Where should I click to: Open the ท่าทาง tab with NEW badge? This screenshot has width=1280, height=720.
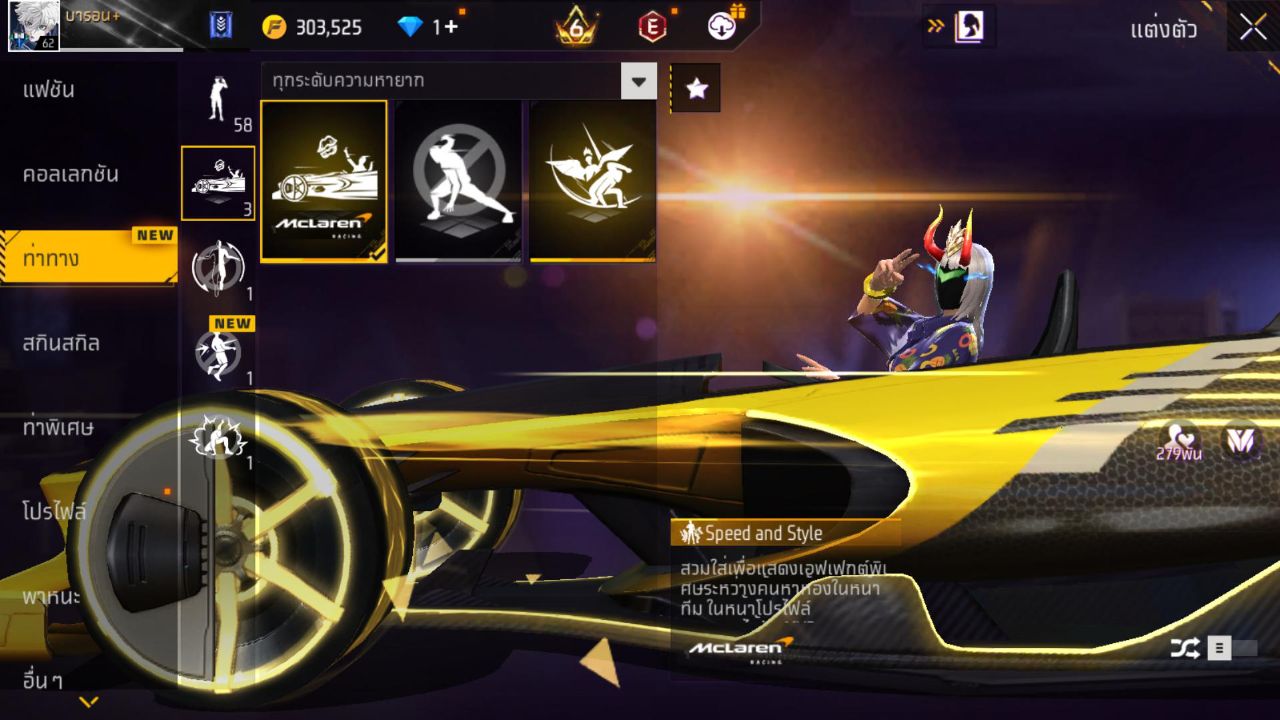point(60,257)
